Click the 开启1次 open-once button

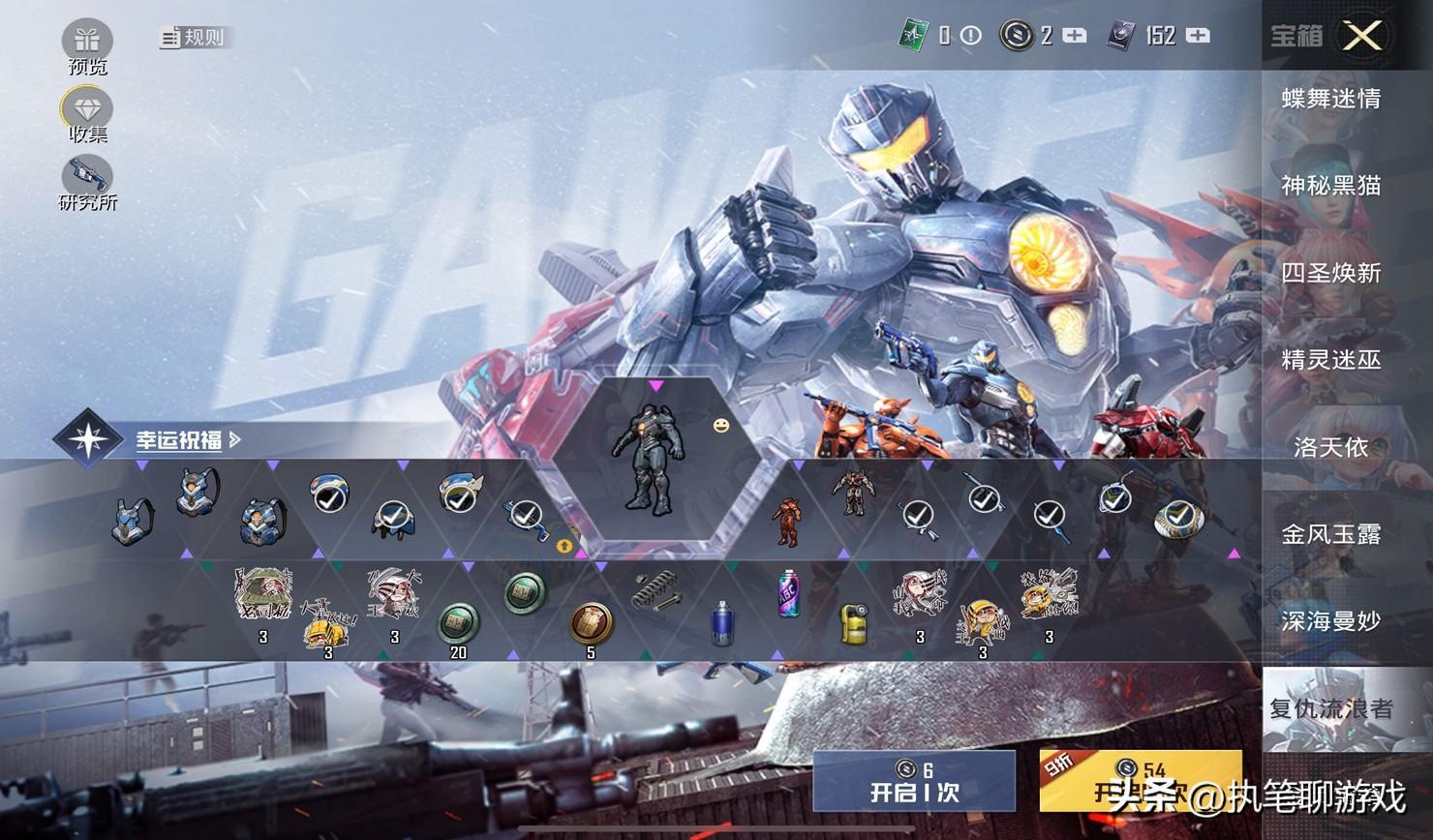(914, 781)
